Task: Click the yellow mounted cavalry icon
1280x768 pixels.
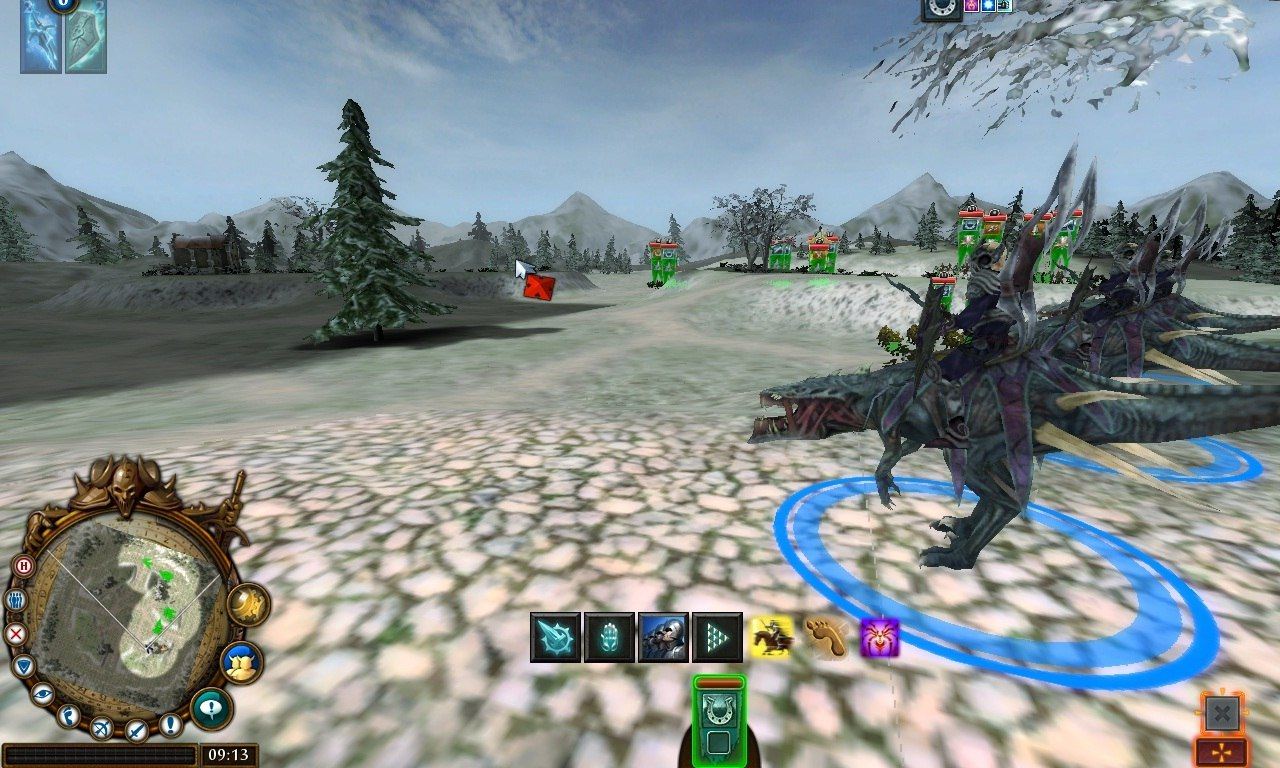Action: point(772,637)
